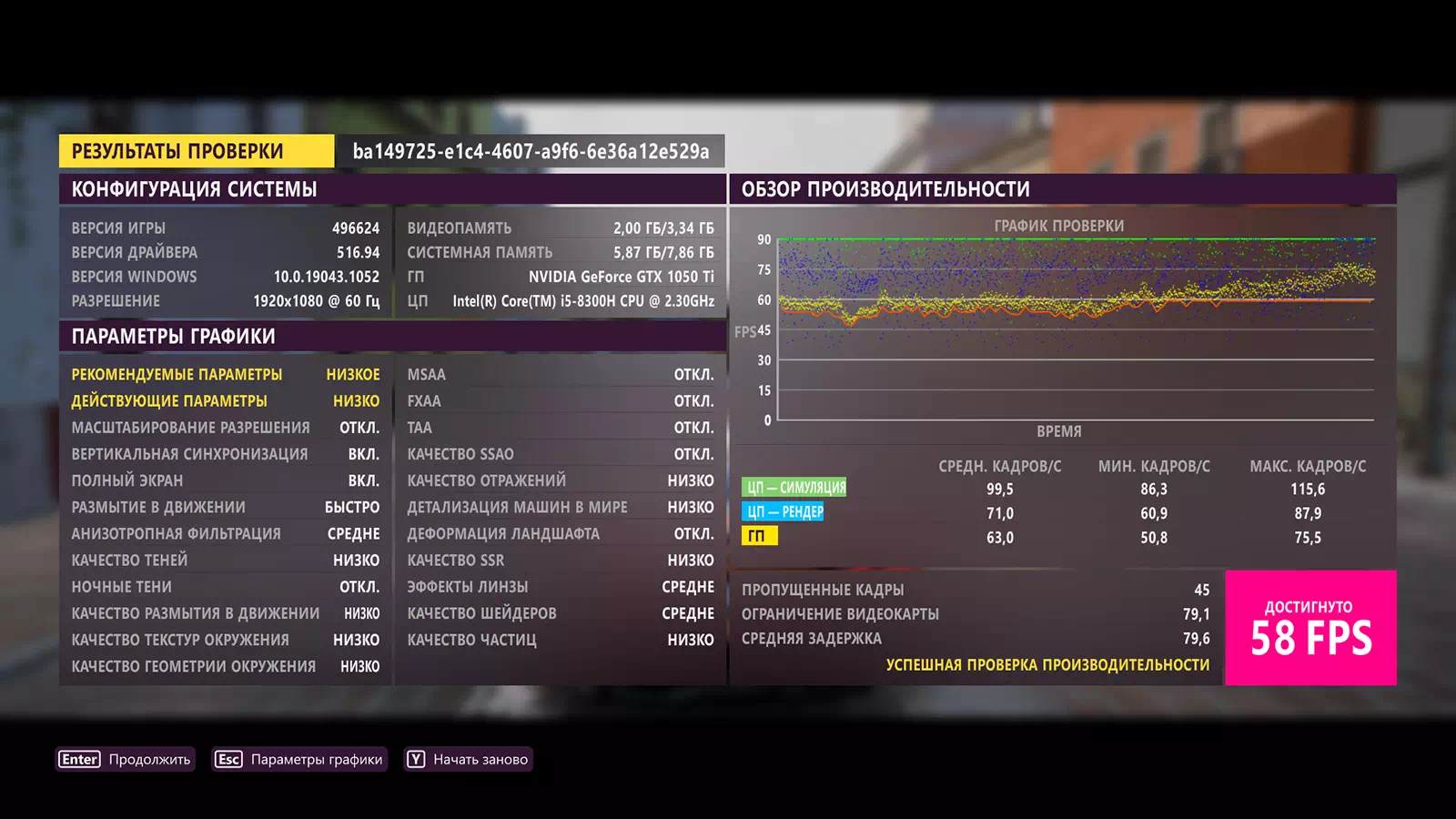Screen dimensions: 1456x819
Task: Click the Y key prompt icon near Начать заново
Action: coord(415,758)
